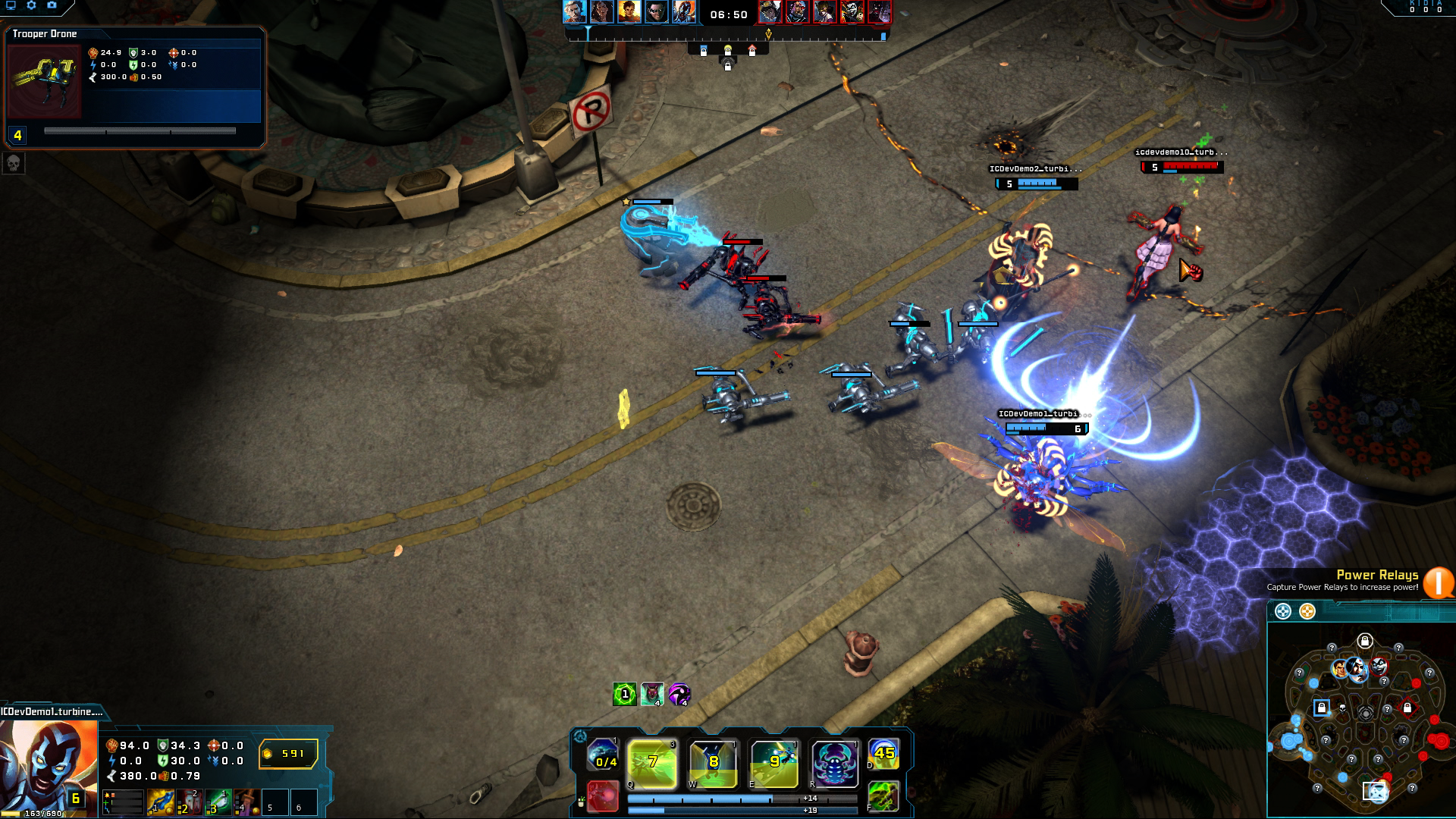Use the W ability
Screen dimensions: 1456x819
pyautogui.click(x=713, y=764)
